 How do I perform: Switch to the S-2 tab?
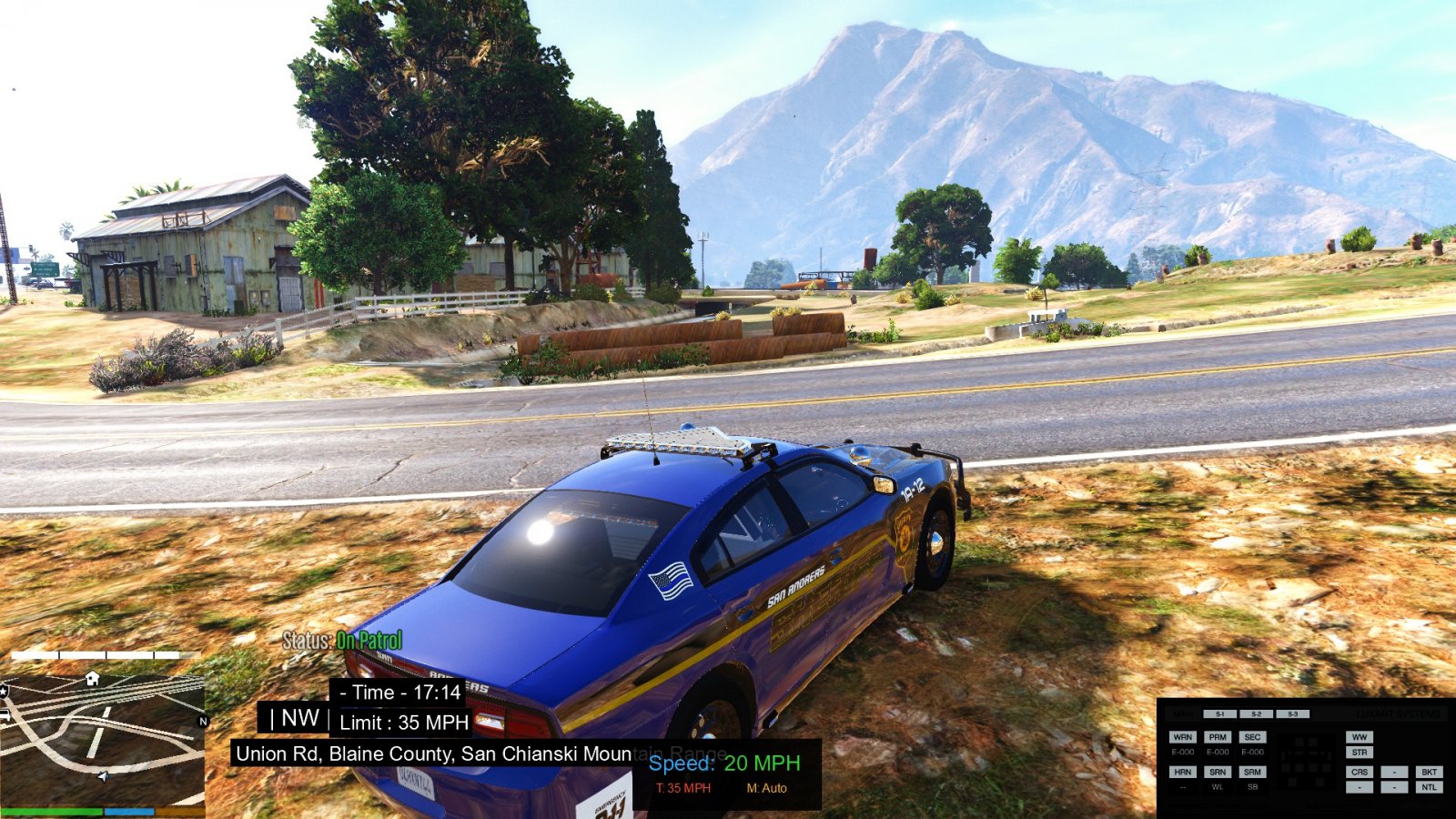point(1256,714)
